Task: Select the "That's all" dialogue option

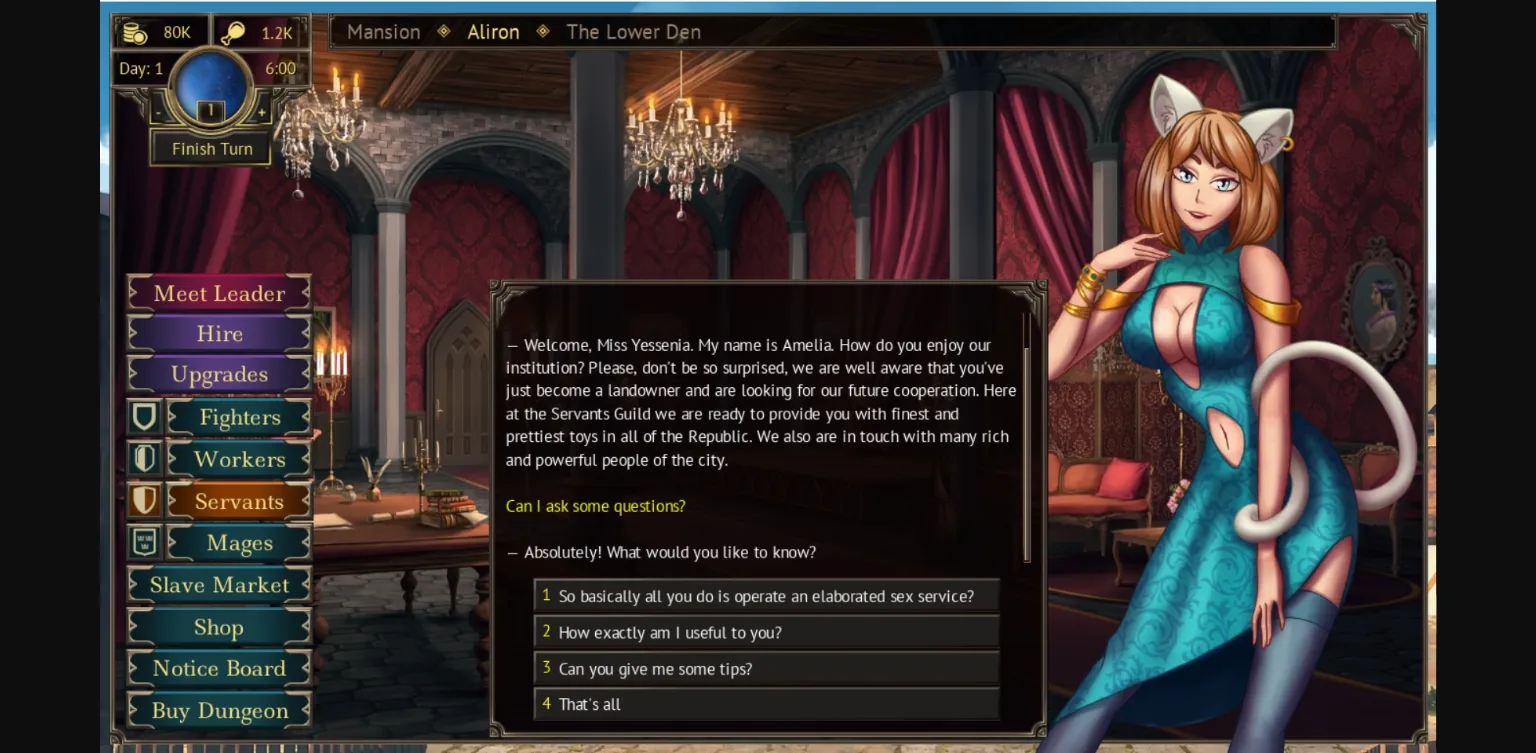Action: [767, 704]
